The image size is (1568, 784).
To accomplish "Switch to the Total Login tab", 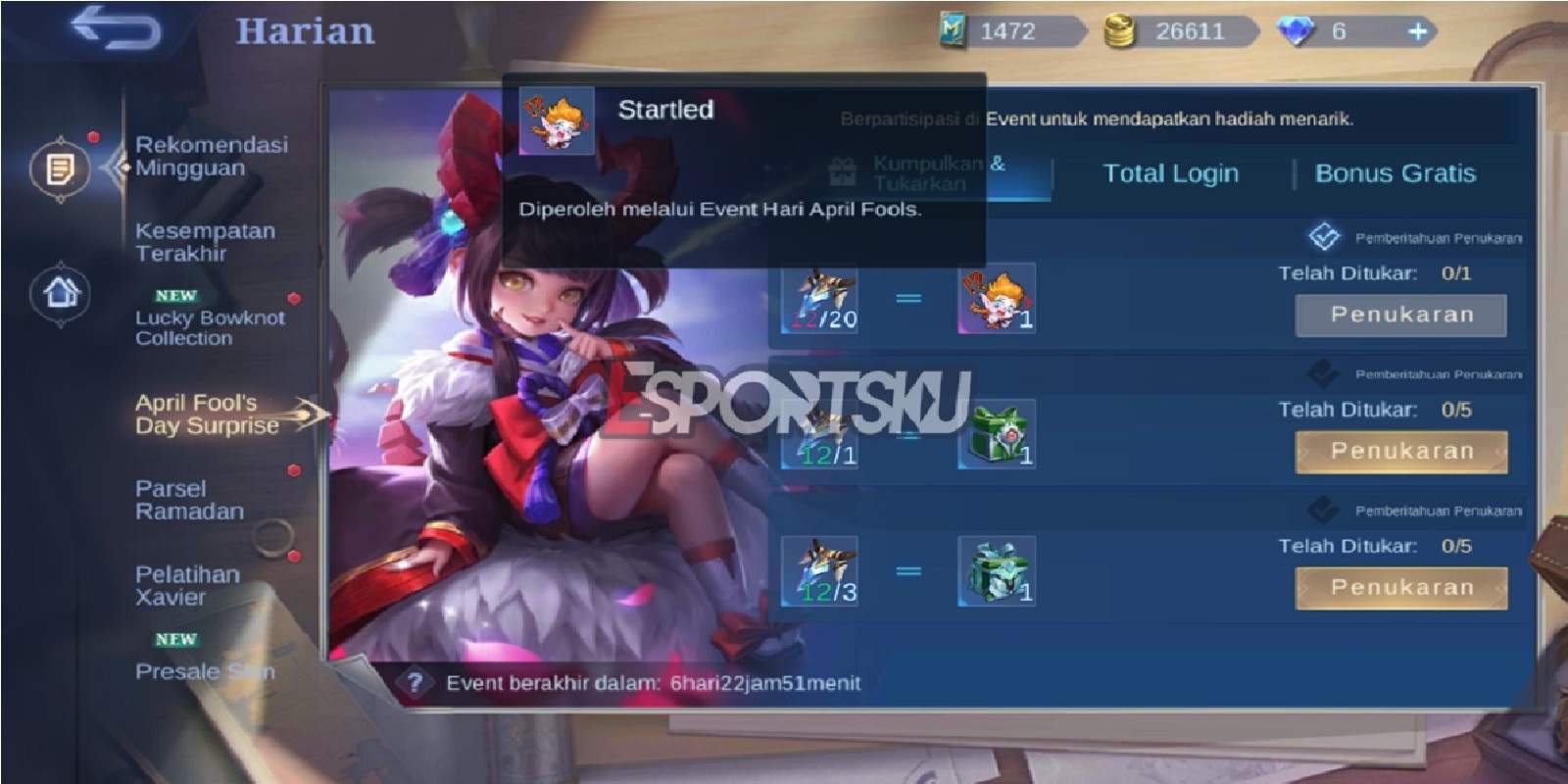I will [1172, 174].
